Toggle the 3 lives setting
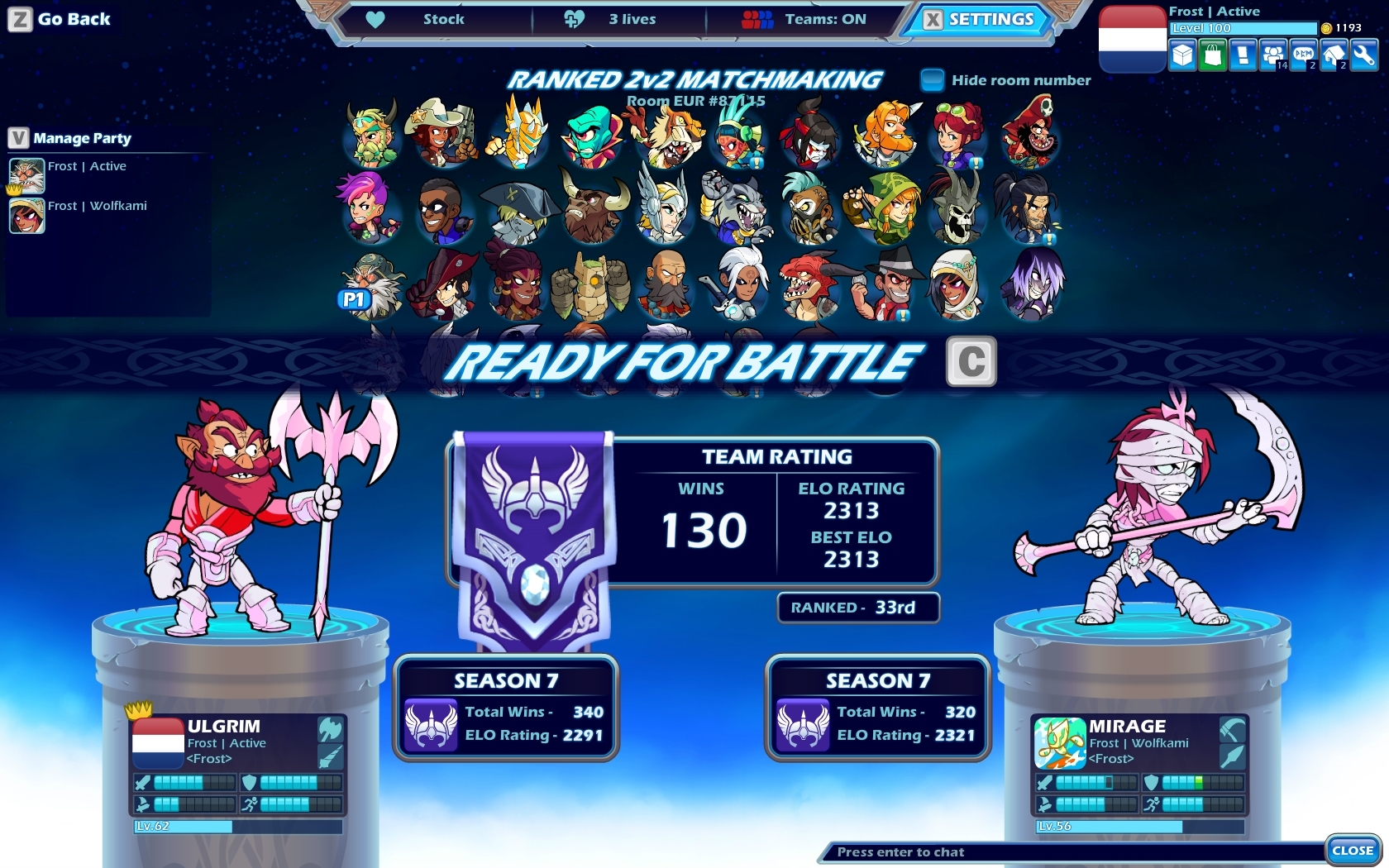The width and height of the screenshot is (1389, 868). [633, 19]
